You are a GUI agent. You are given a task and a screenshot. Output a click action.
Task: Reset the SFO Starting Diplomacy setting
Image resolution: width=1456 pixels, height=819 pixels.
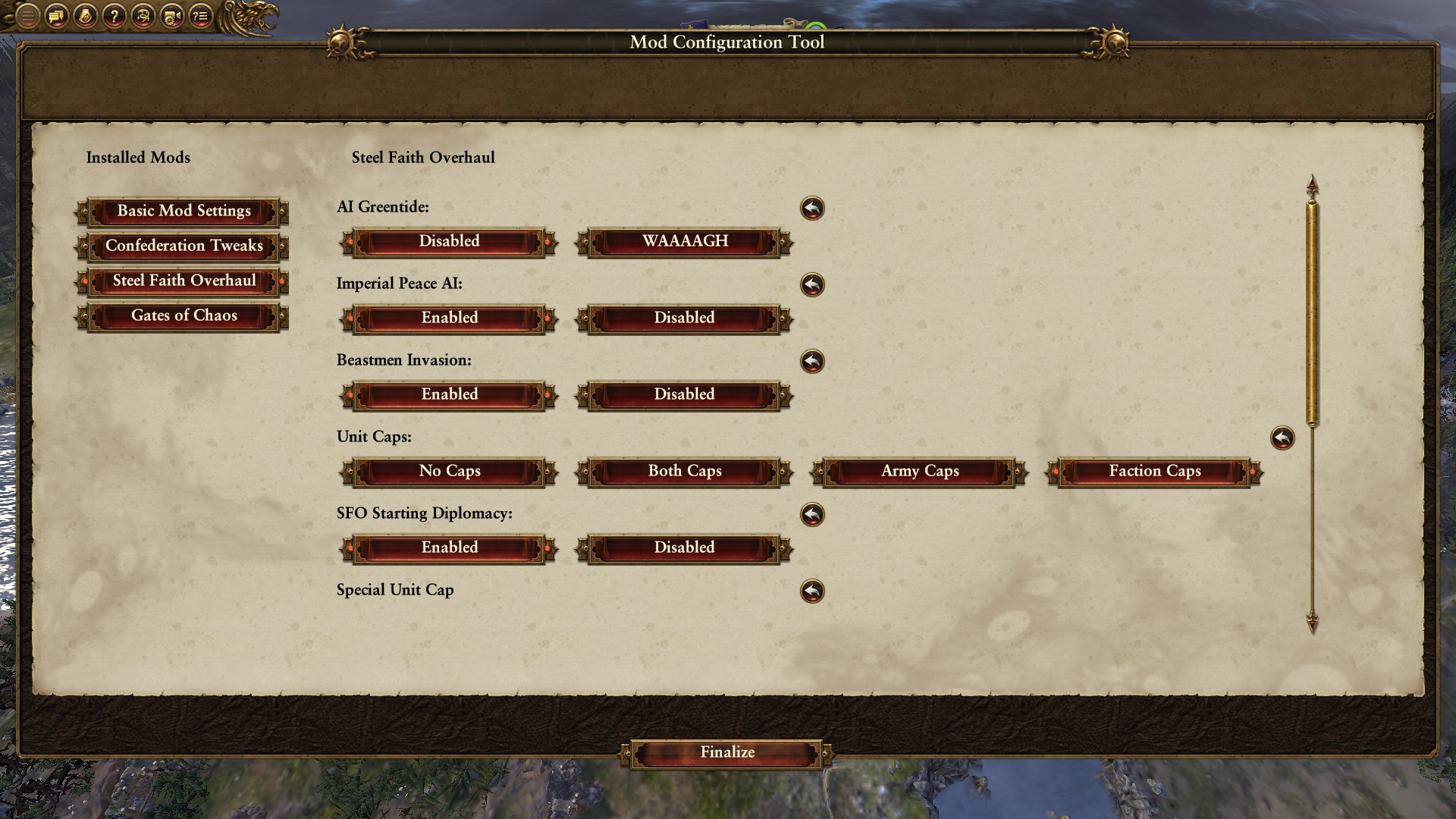pos(812,515)
